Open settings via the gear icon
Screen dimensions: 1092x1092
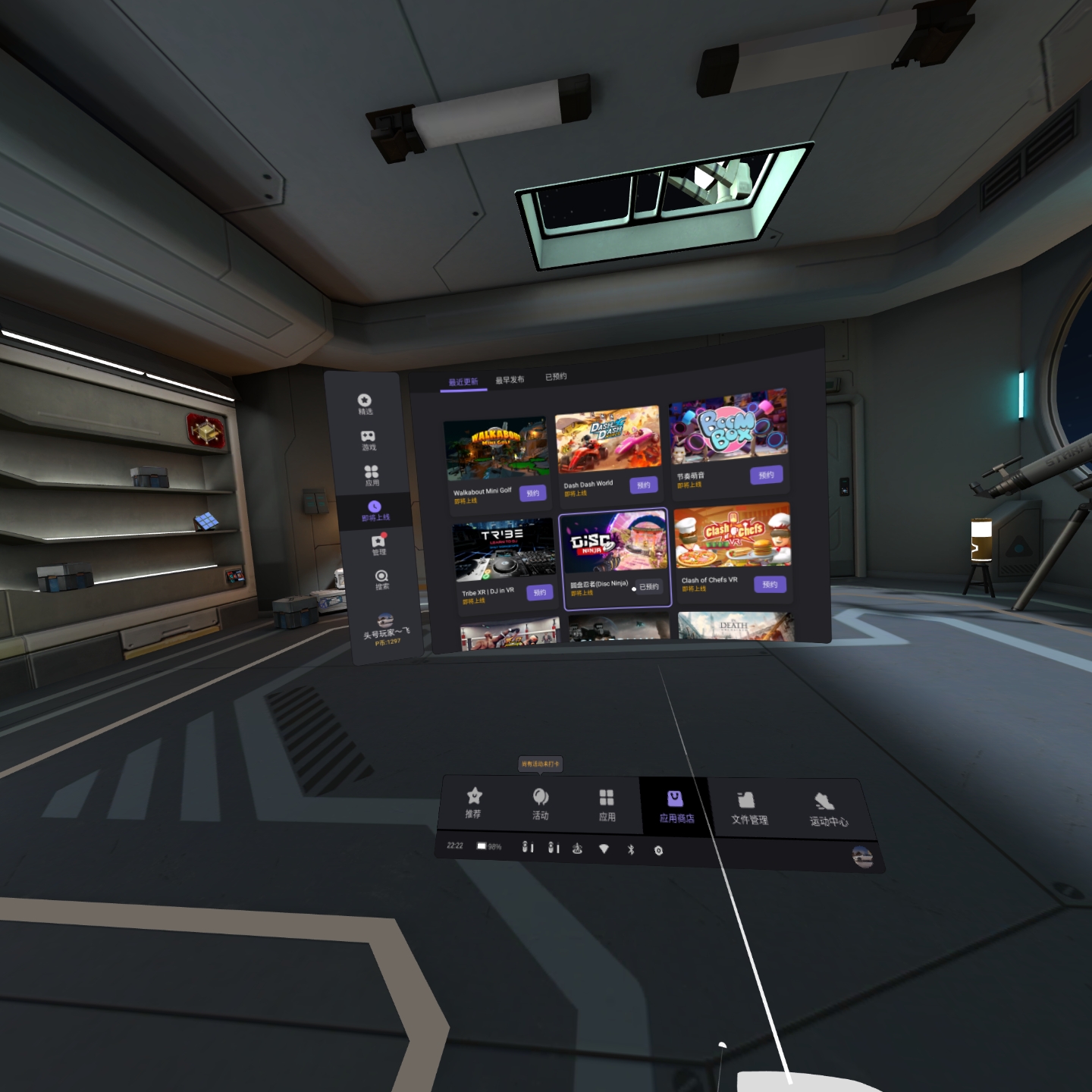coord(658,851)
